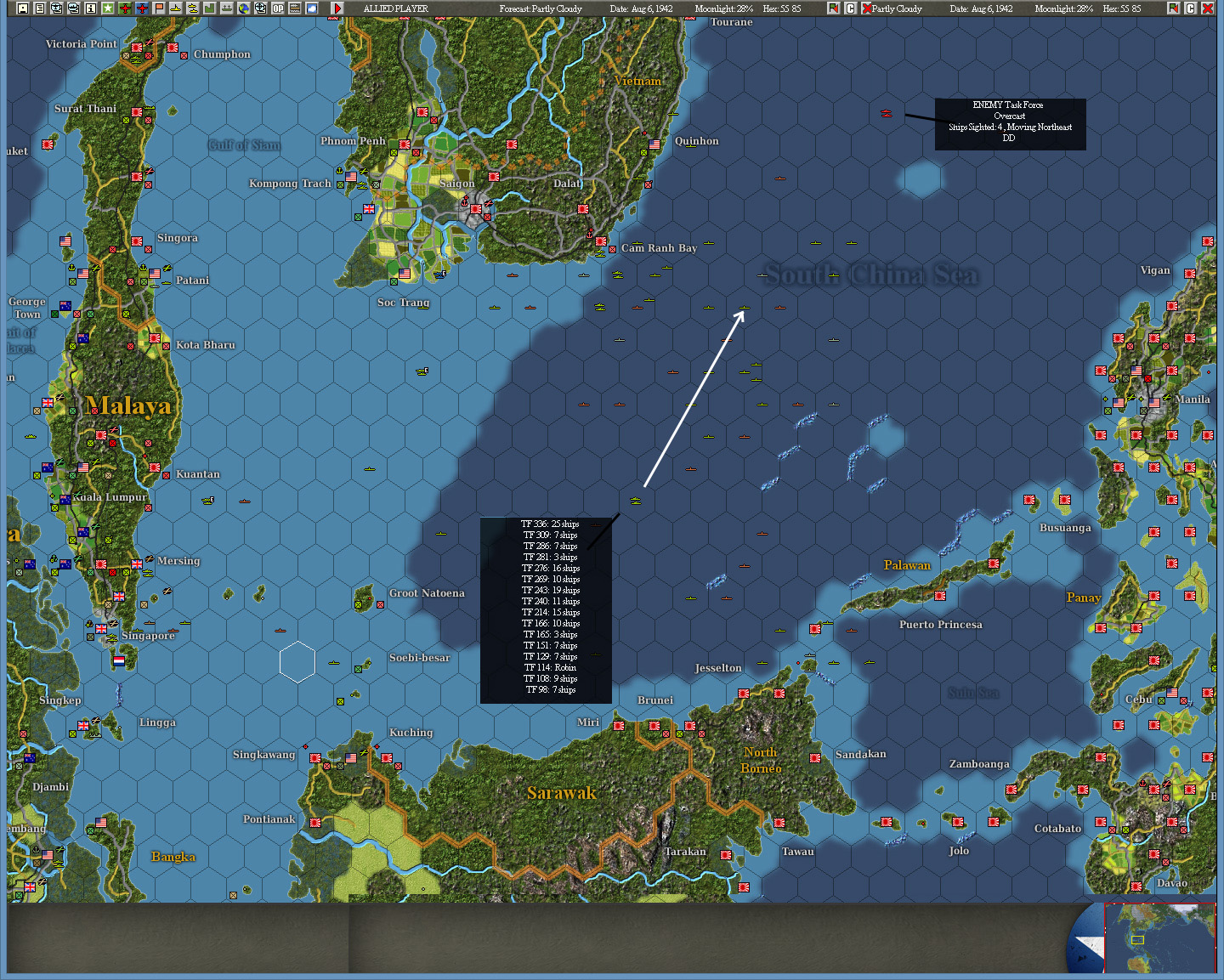The image size is (1224, 980).
Task: Click the second signal intelligence face icon
Action: pyautogui.click(x=73, y=8)
